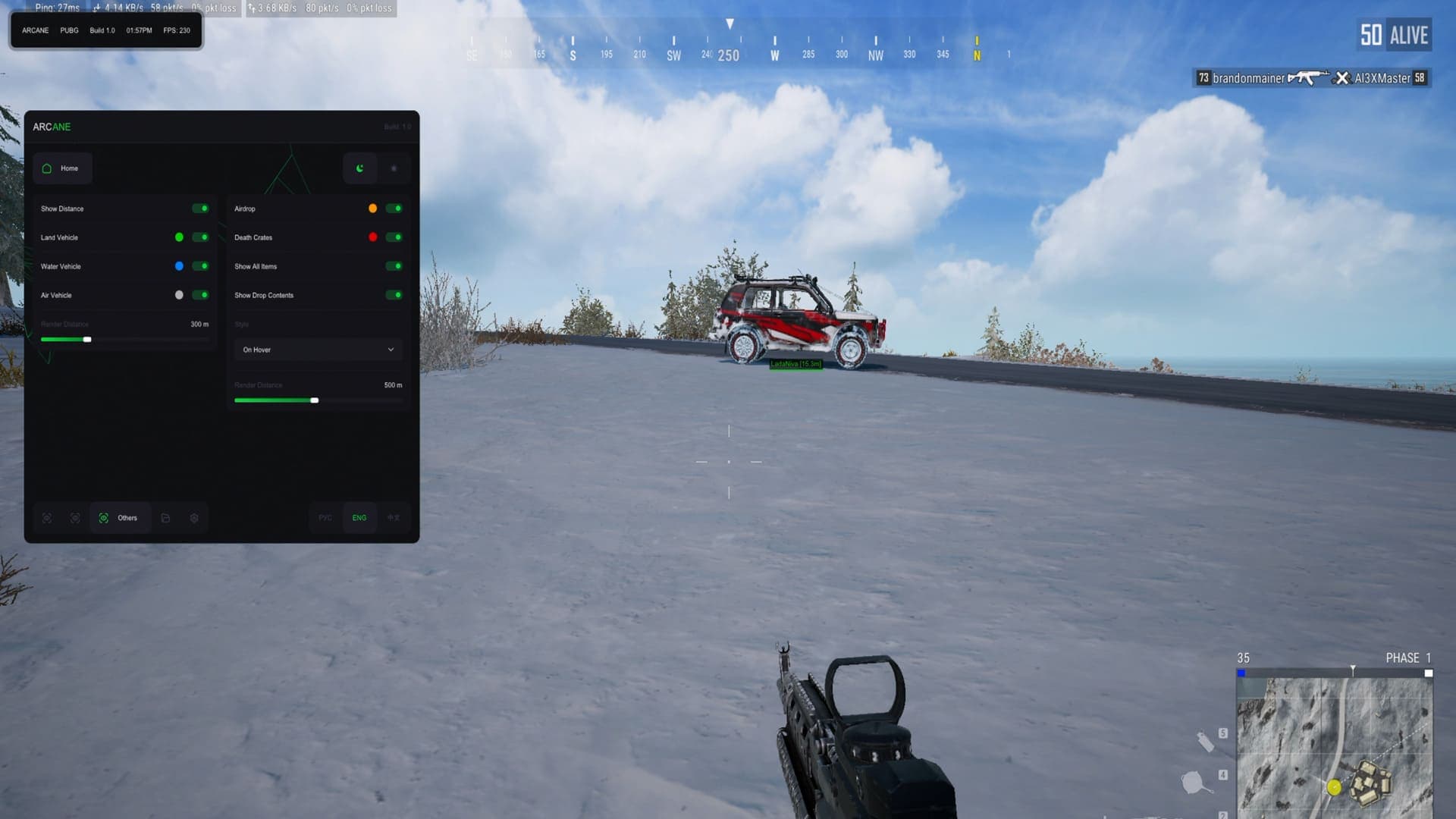
Task: Open the config file folder icon
Action: click(x=165, y=518)
